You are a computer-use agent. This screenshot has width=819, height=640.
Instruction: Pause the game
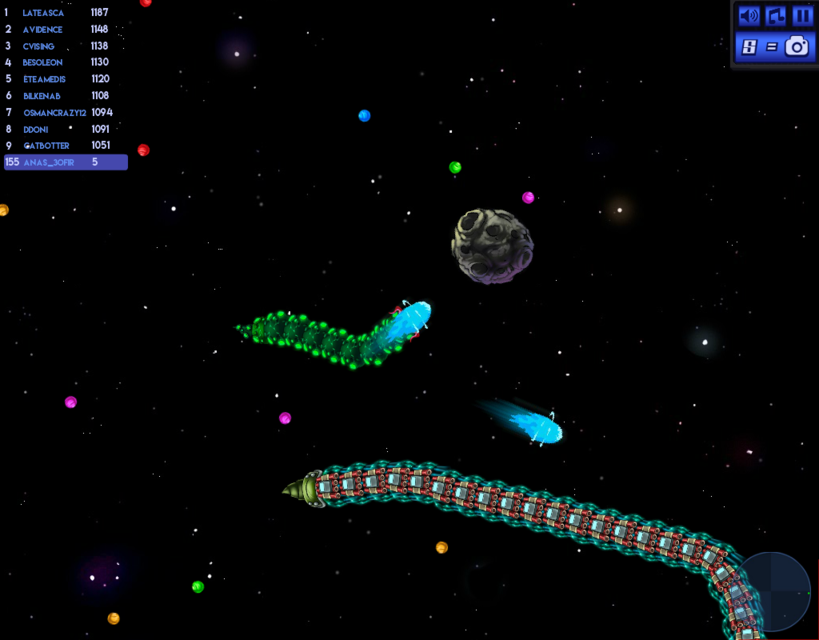click(x=802, y=16)
